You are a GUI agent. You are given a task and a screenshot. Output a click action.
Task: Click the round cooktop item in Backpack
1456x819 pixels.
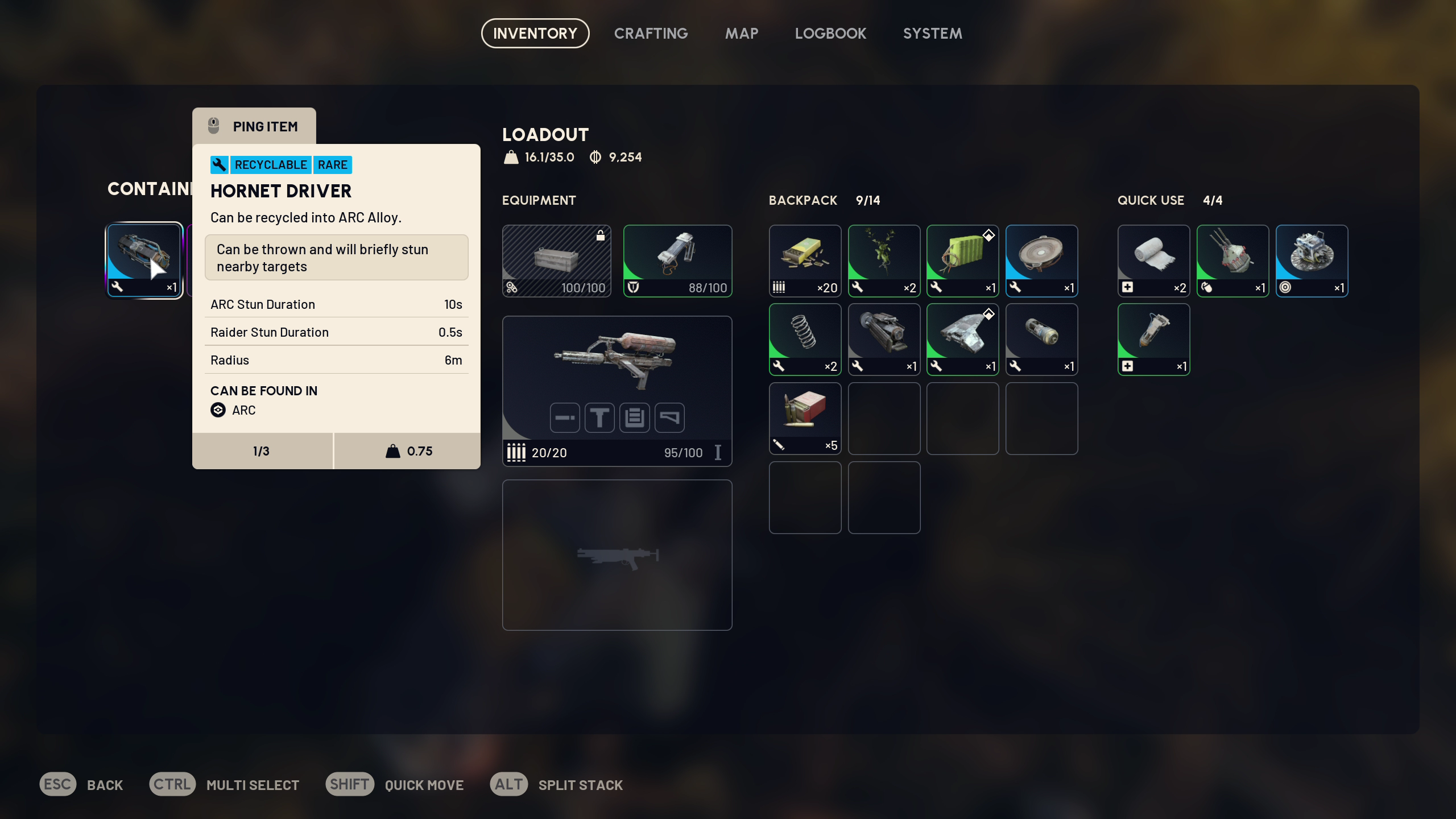[x=1041, y=260]
